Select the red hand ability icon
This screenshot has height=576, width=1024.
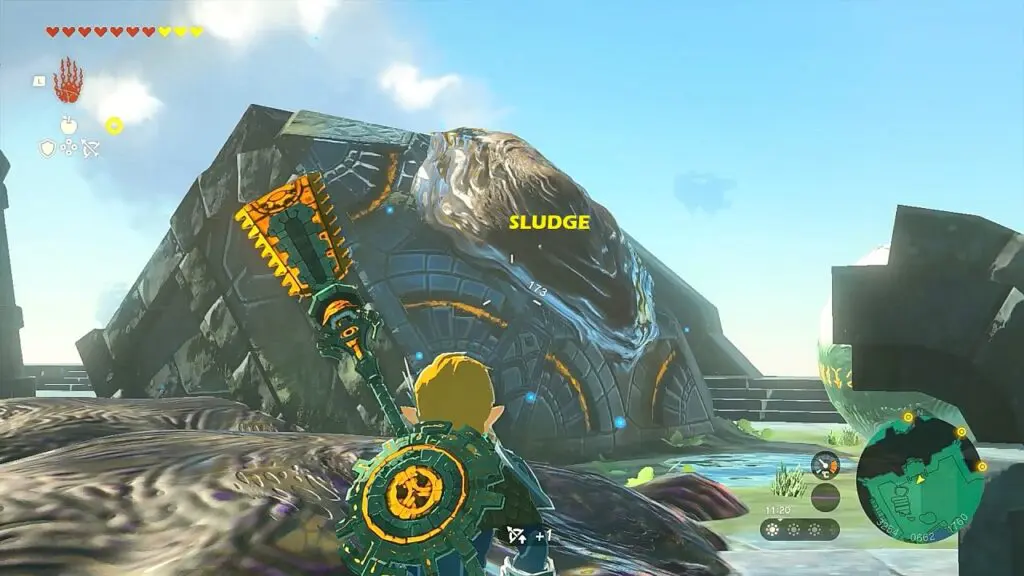pyautogui.click(x=68, y=82)
